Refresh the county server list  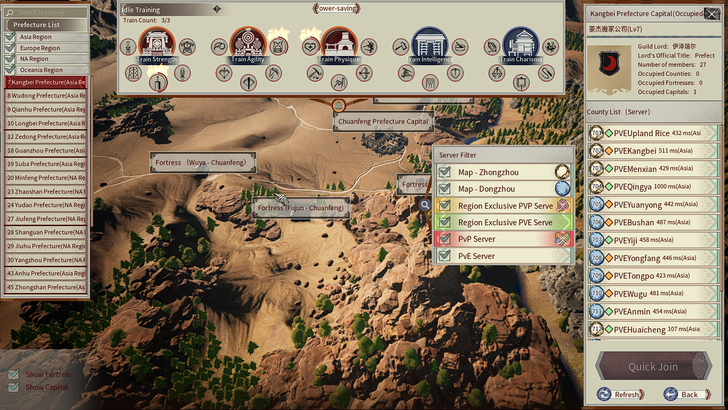[621, 395]
